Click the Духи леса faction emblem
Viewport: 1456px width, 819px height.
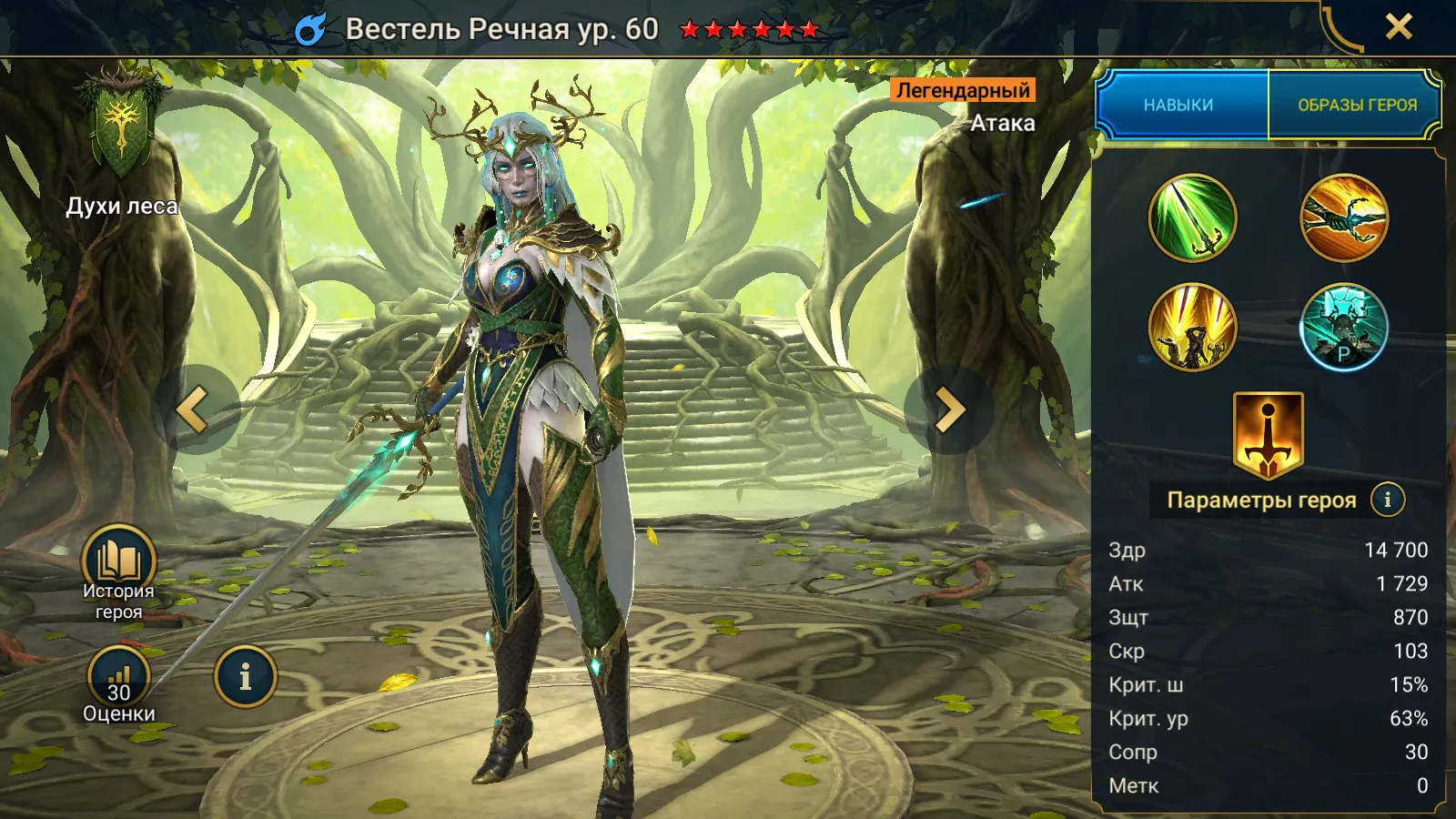click(x=120, y=127)
